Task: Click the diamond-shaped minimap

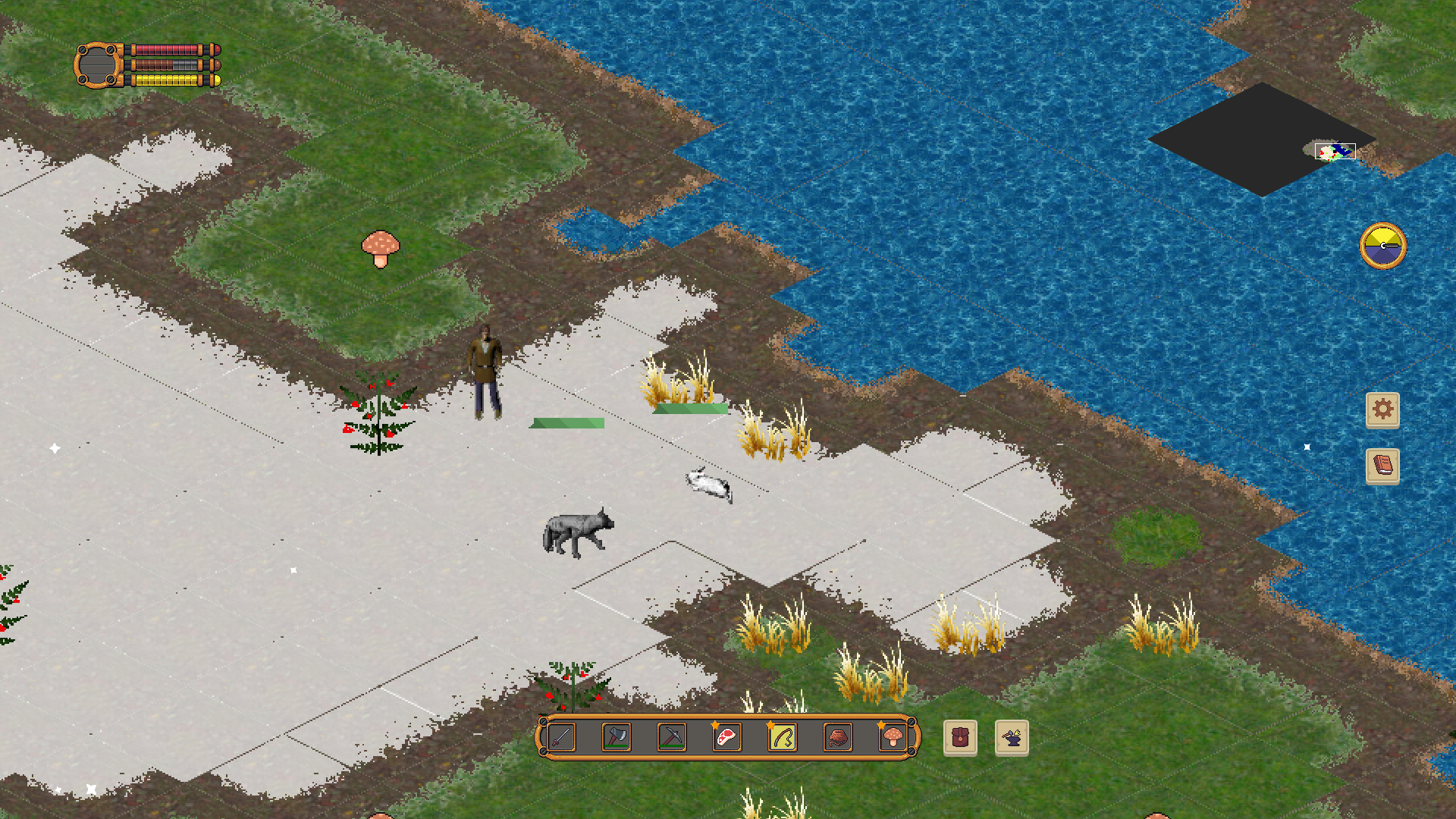Action: (1262, 140)
